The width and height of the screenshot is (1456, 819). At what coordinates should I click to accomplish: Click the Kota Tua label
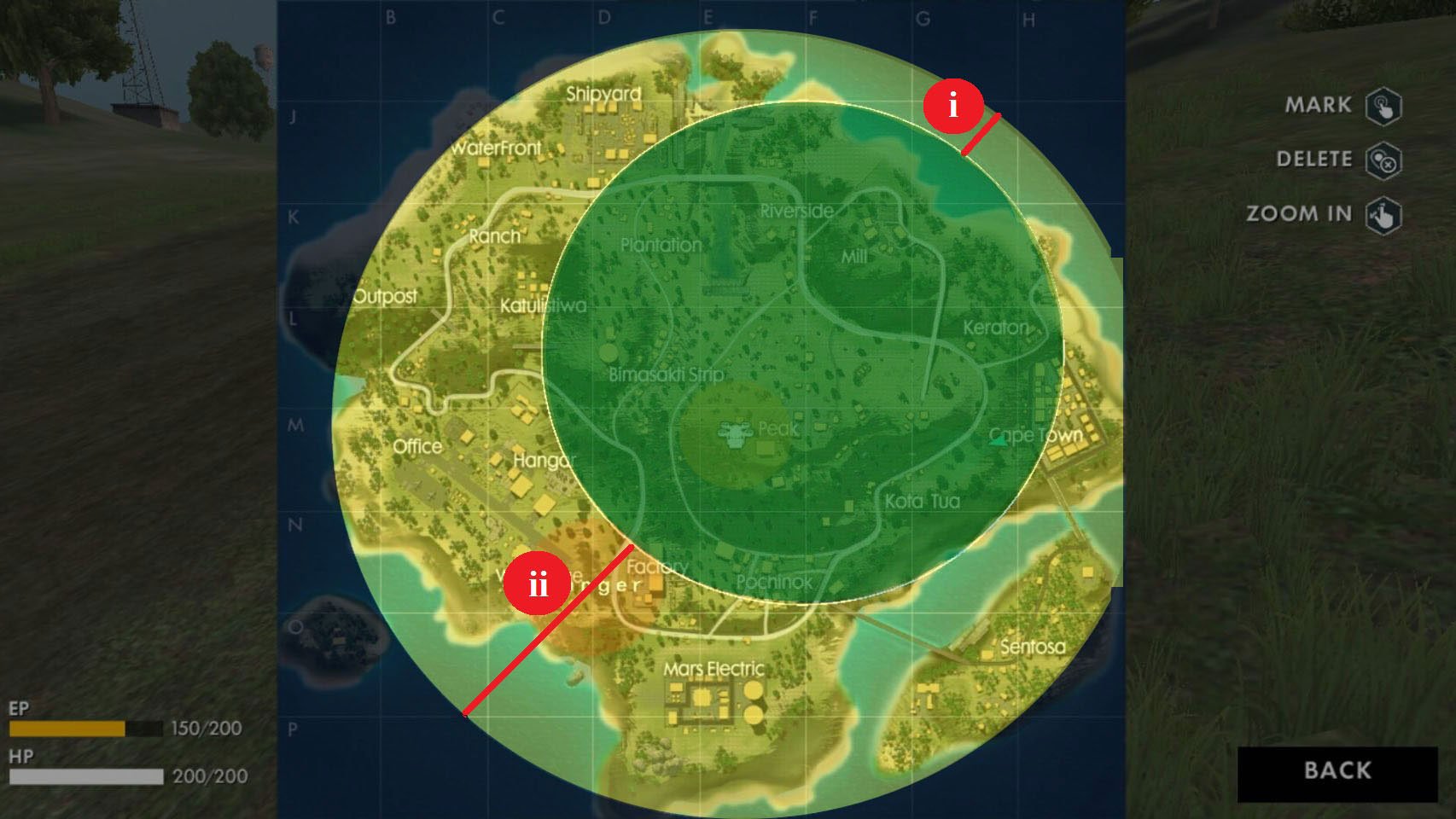coord(923,502)
